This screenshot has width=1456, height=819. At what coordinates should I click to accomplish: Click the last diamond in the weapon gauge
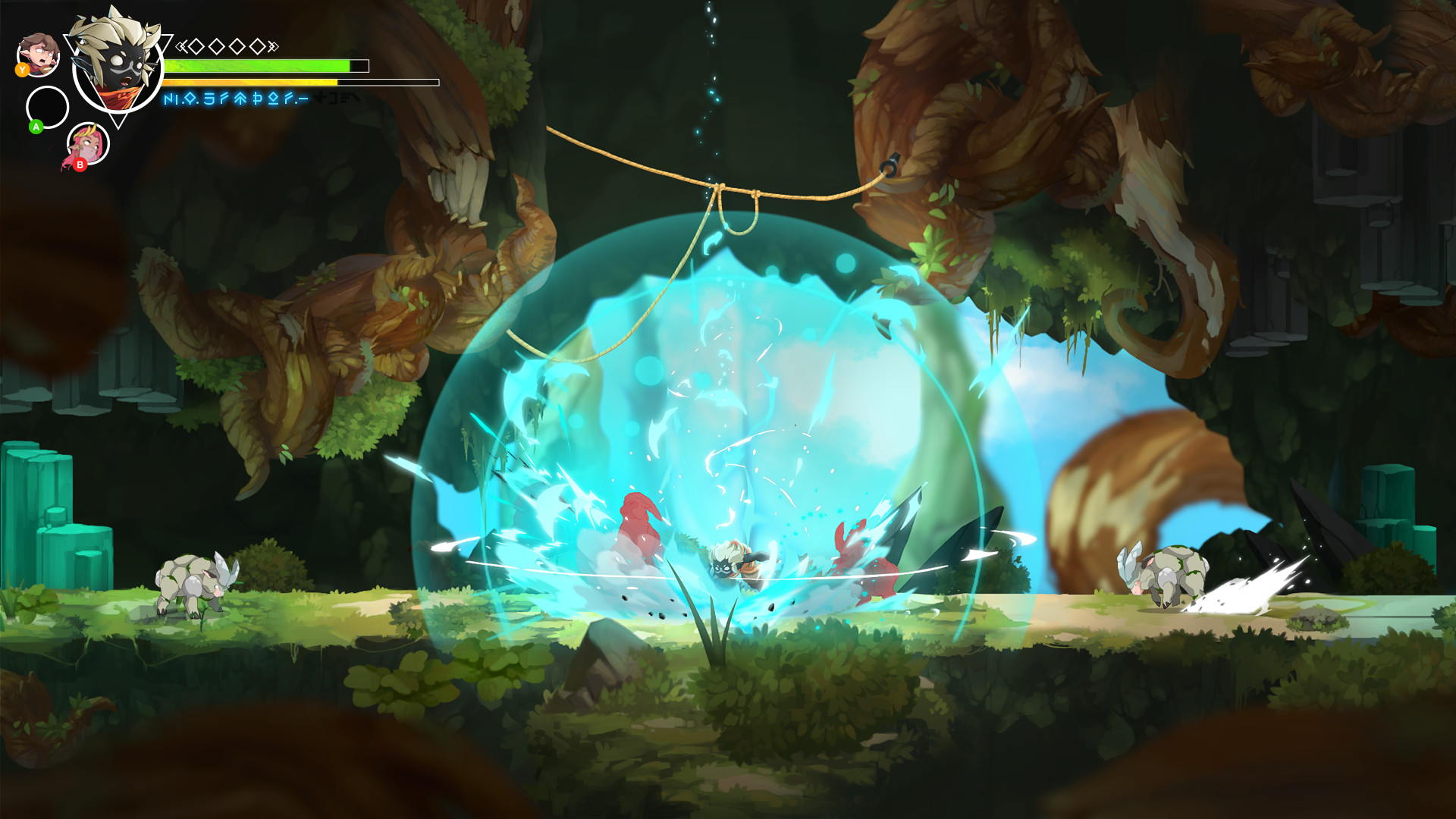pos(259,47)
